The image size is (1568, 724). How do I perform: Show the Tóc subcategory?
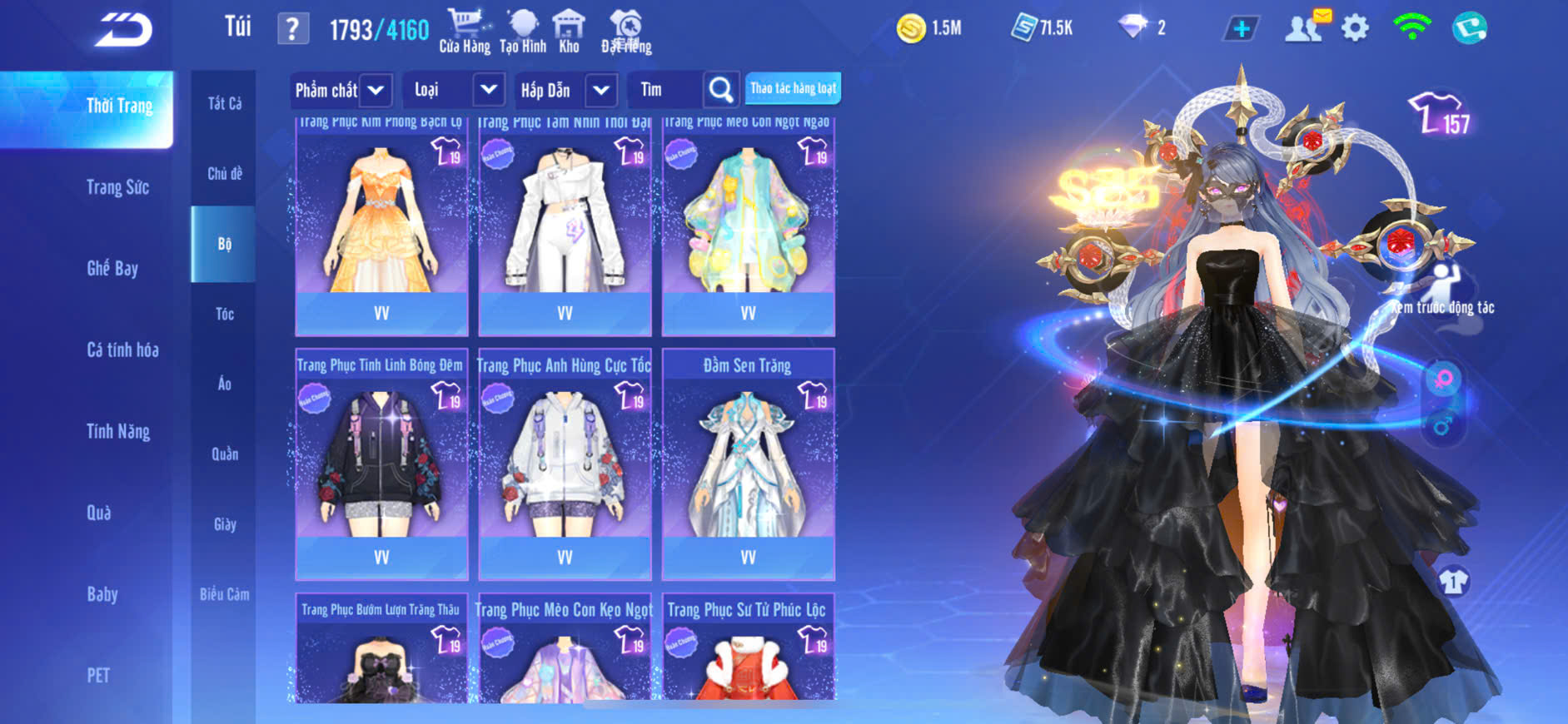tap(225, 314)
